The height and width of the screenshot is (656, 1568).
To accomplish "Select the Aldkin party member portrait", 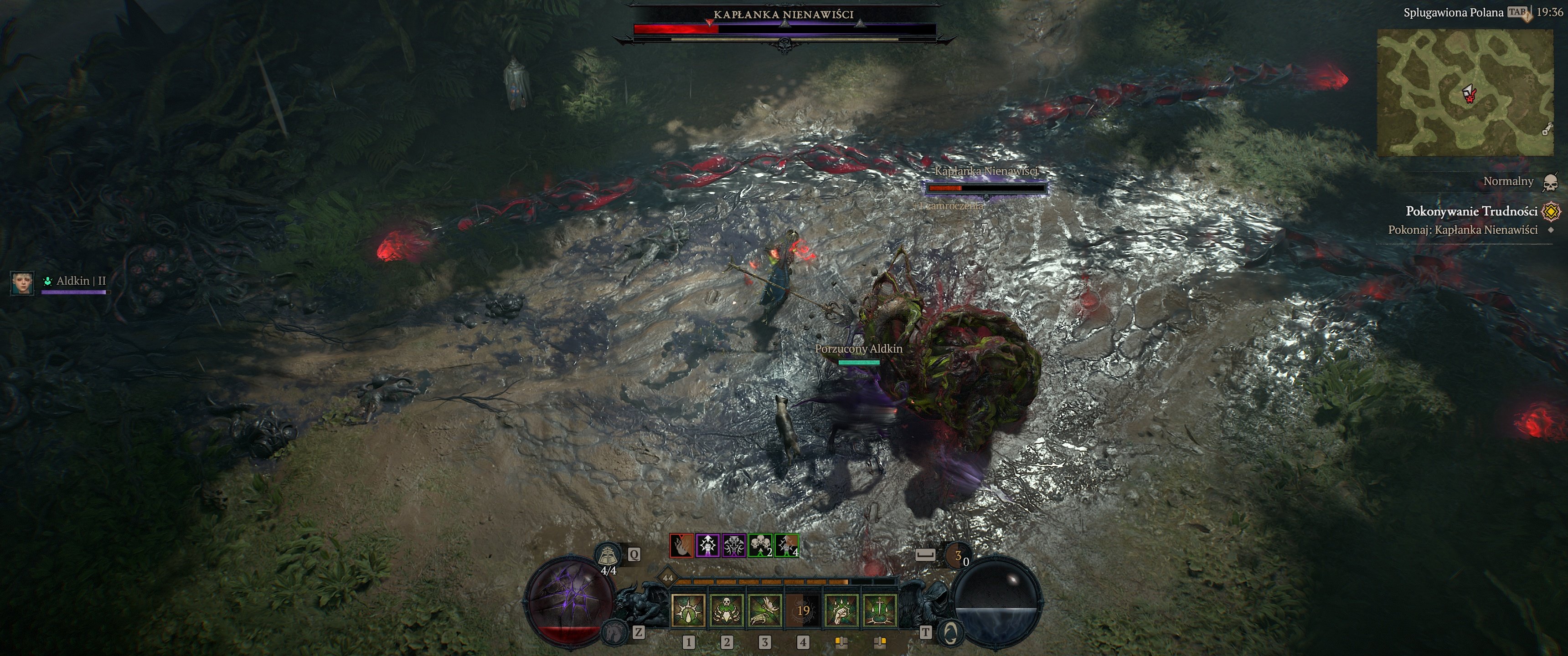I will pyautogui.click(x=22, y=283).
